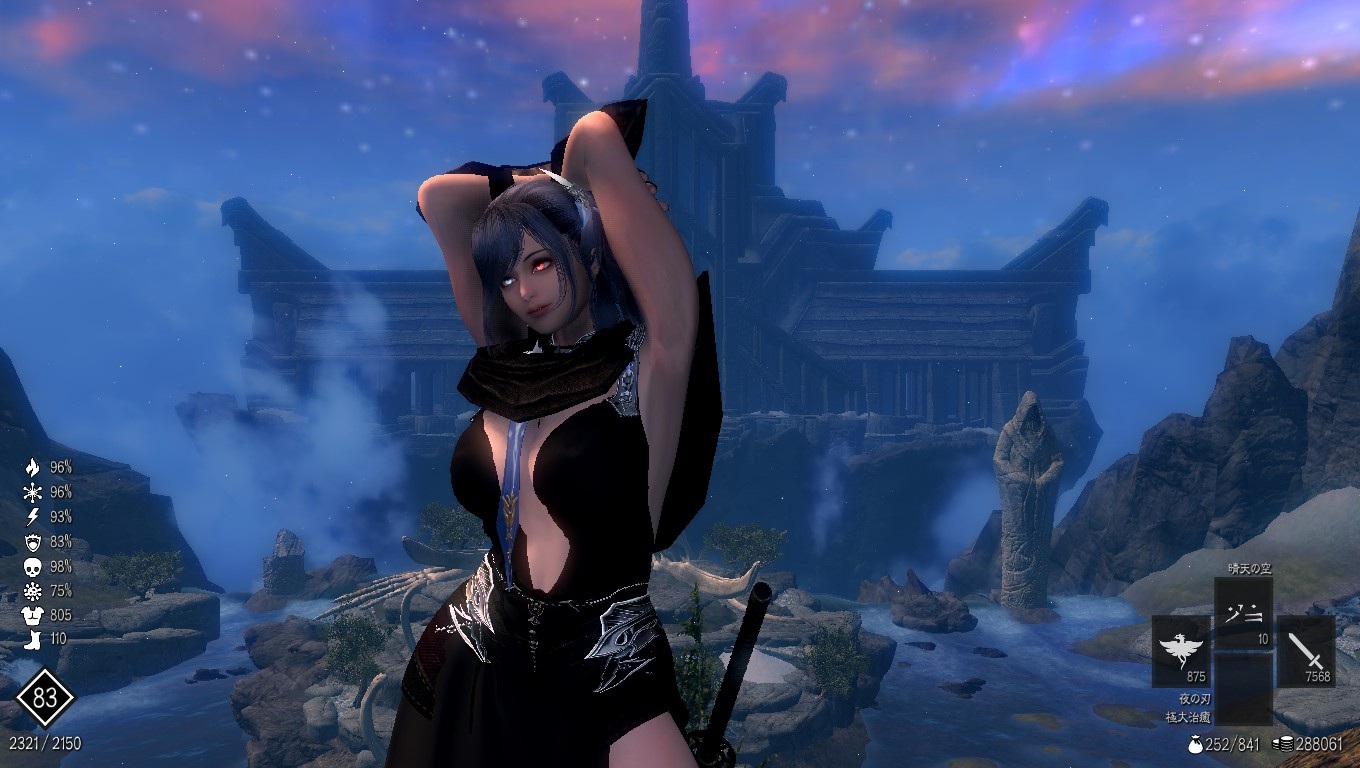Image resolution: width=1360 pixels, height=768 pixels.
Task: Activate the shout slot showing 10
Action: [x=1243, y=613]
